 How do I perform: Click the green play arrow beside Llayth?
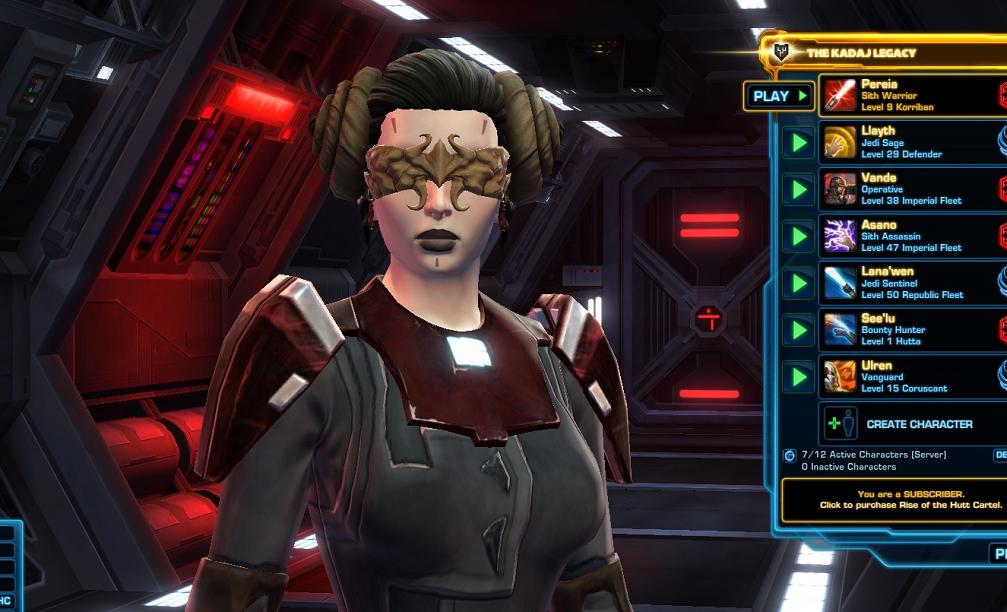(x=798, y=143)
